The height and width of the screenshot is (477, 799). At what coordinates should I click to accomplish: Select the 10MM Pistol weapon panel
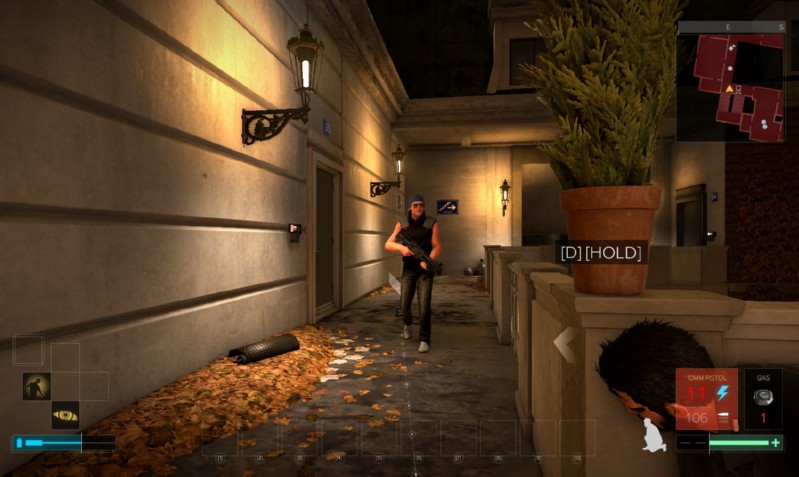coord(706,399)
